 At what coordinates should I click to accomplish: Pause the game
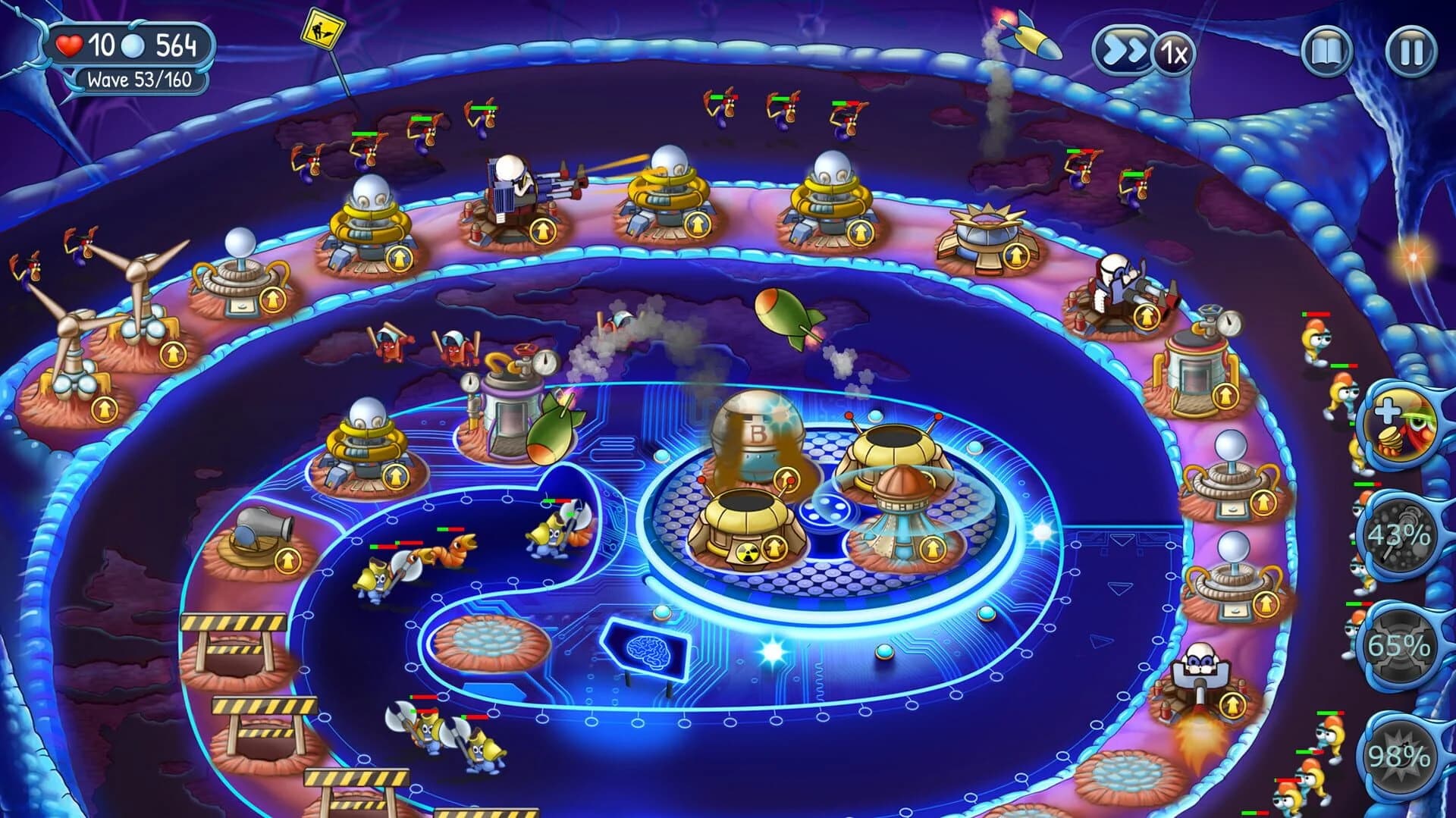(x=1409, y=52)
